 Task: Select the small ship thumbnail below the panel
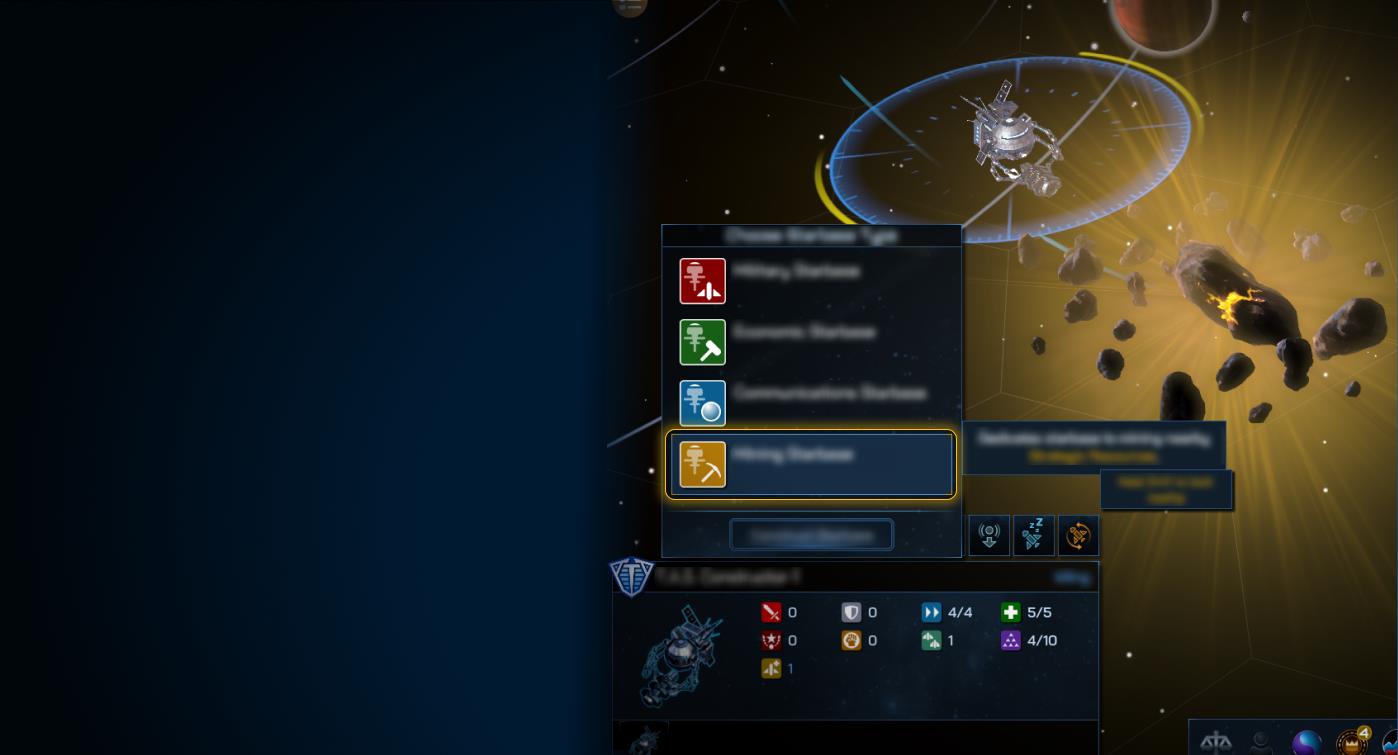(643, 740)
